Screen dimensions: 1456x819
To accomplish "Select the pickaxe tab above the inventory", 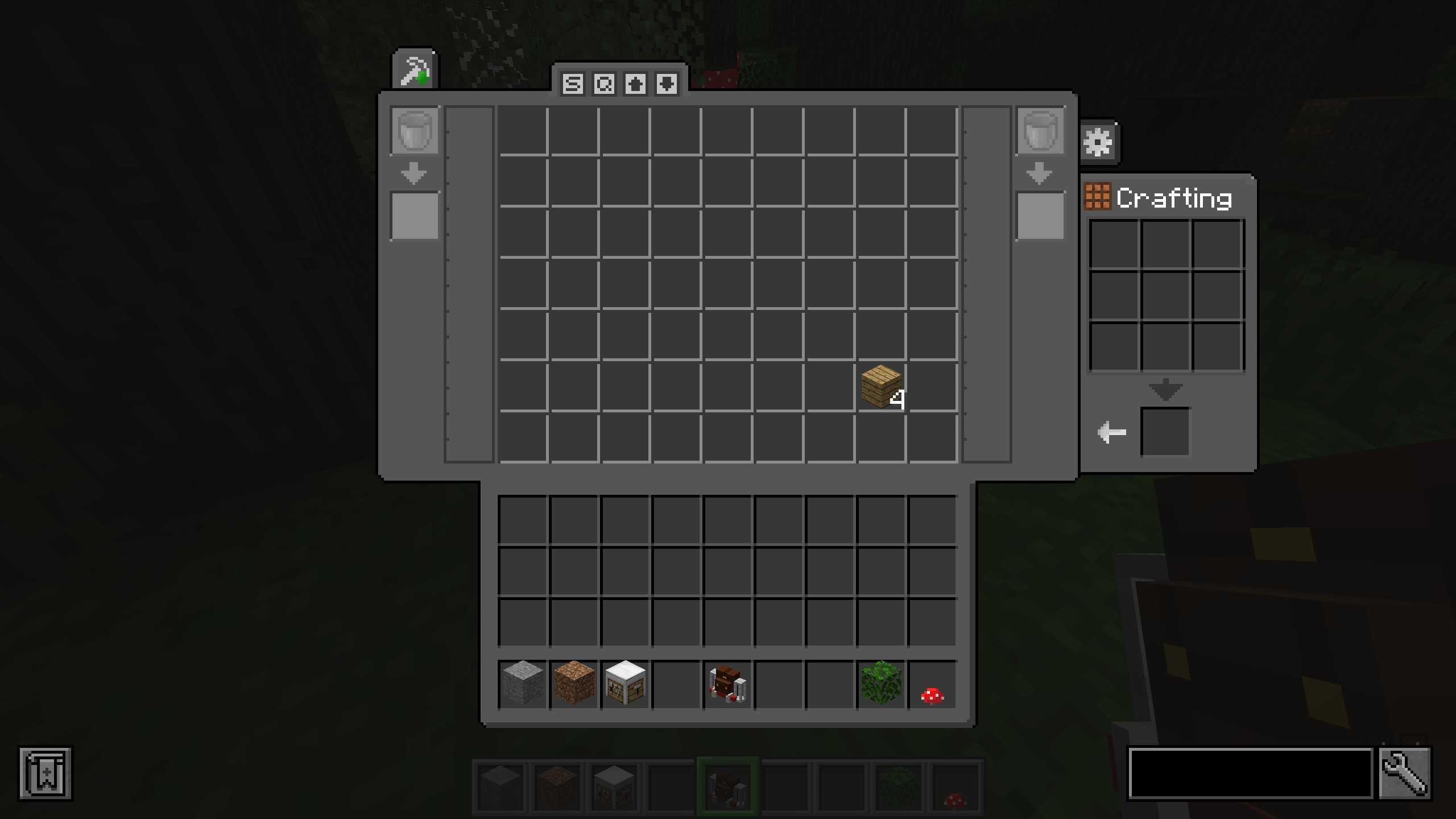I will (x=415, y=68).
